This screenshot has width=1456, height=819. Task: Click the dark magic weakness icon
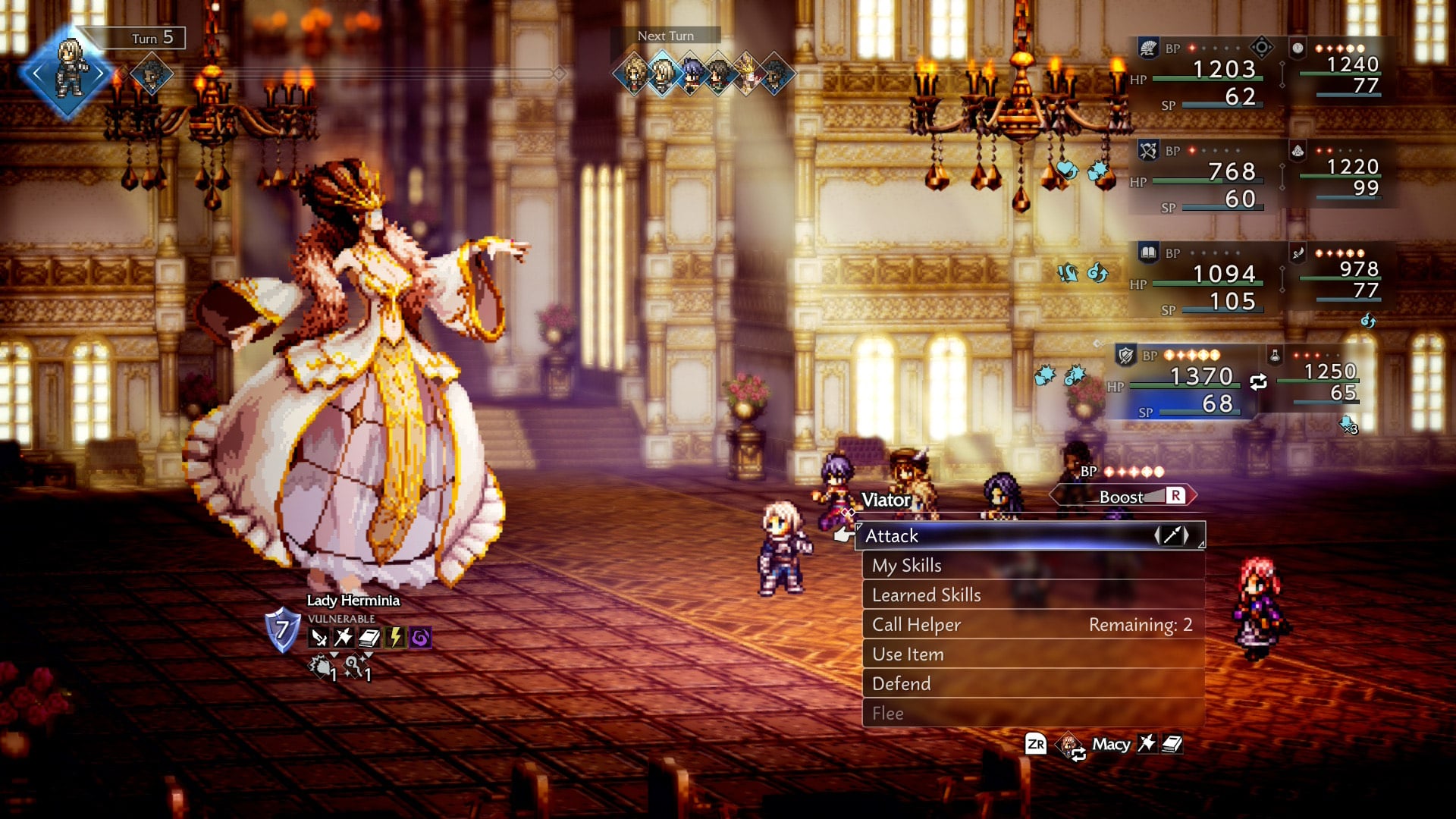420,638
